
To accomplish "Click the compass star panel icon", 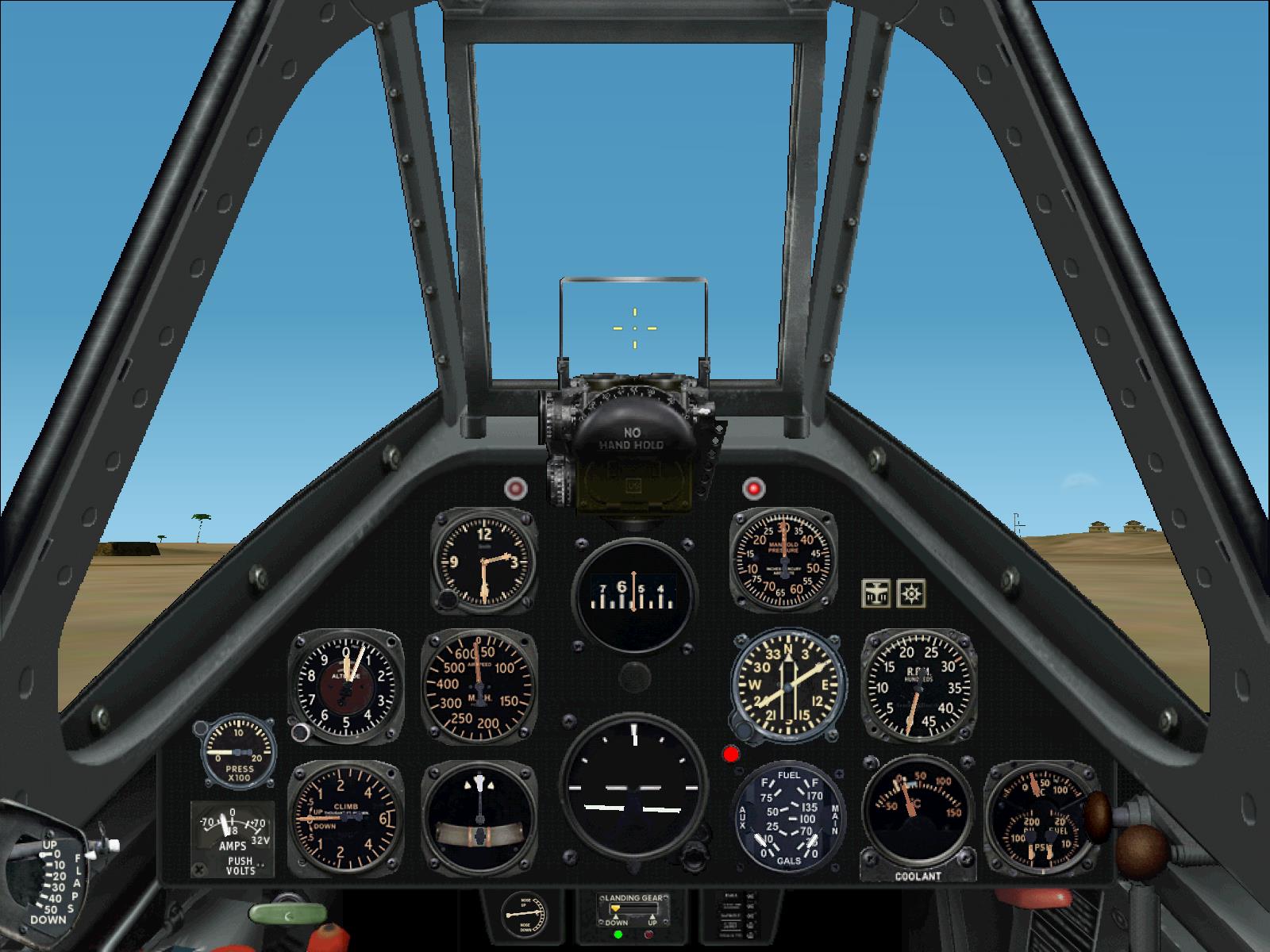I will [911, 593].
